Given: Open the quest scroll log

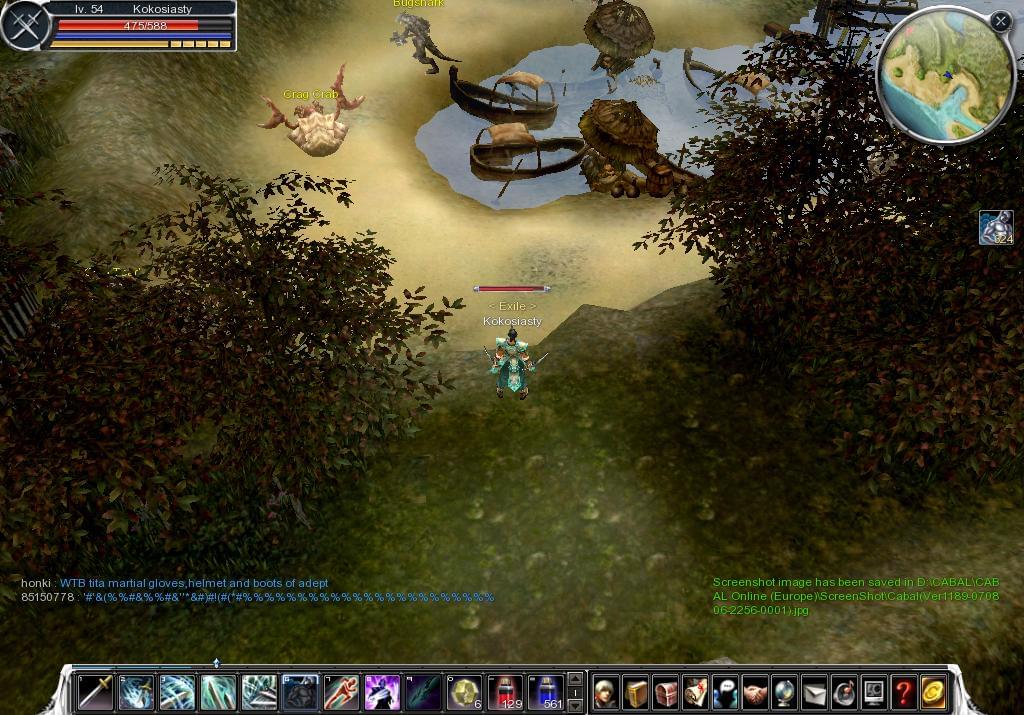Looking at the screenshot, I should (696, 692).
